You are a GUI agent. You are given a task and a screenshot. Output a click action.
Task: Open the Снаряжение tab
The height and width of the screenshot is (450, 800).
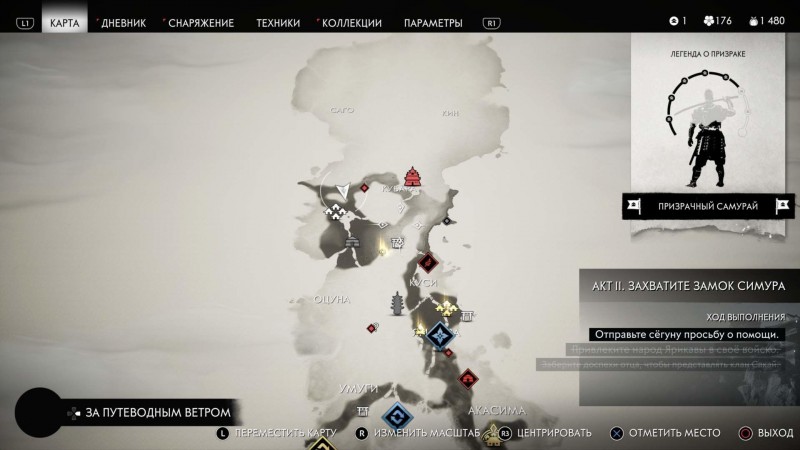coord(202,22)
